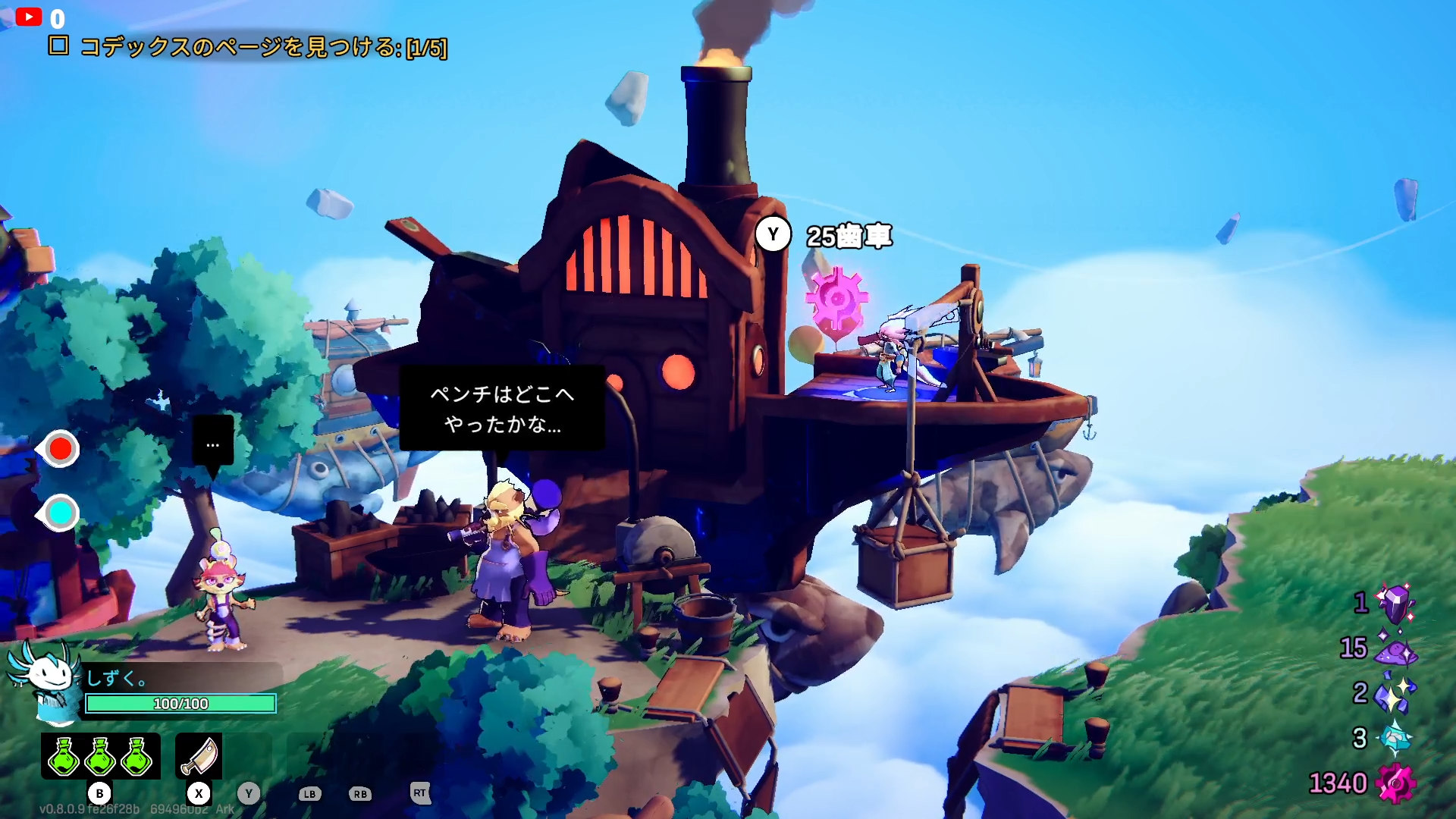This screenshot has height=819, width=1456.
Task: Select the cleaver weapon slot
Action: pos(199,756)
